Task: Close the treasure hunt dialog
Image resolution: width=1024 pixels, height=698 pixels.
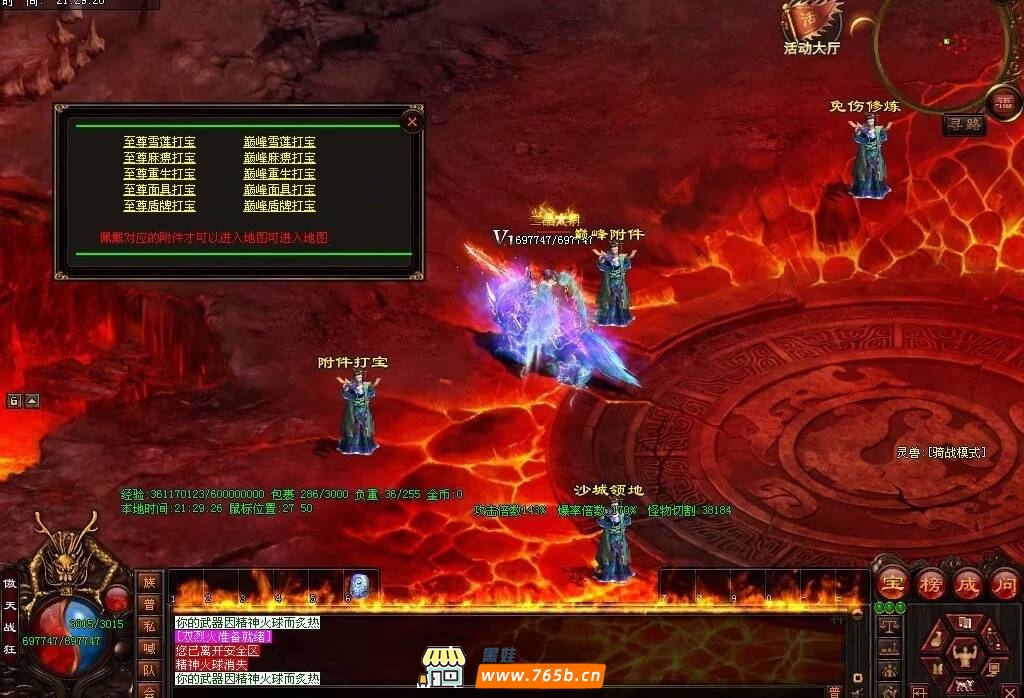Action: [412, 122]
